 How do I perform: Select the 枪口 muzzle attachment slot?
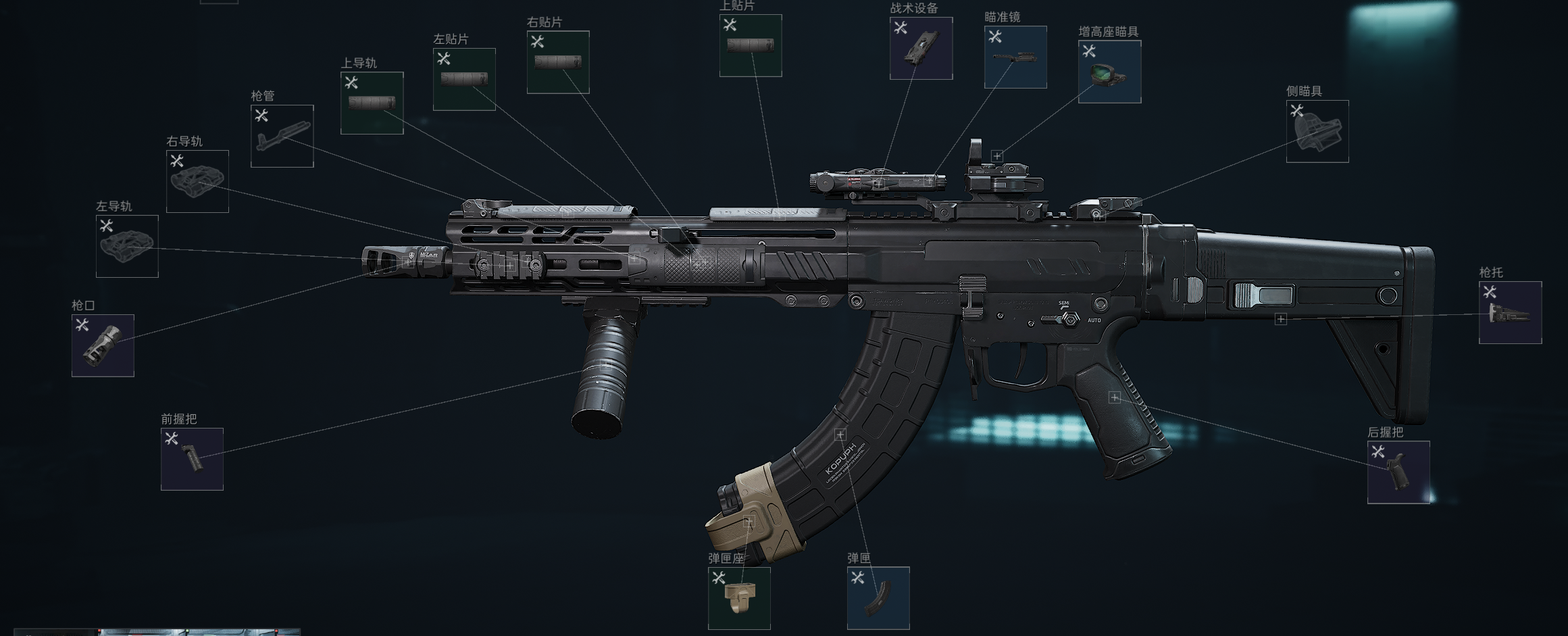point(103,345)
